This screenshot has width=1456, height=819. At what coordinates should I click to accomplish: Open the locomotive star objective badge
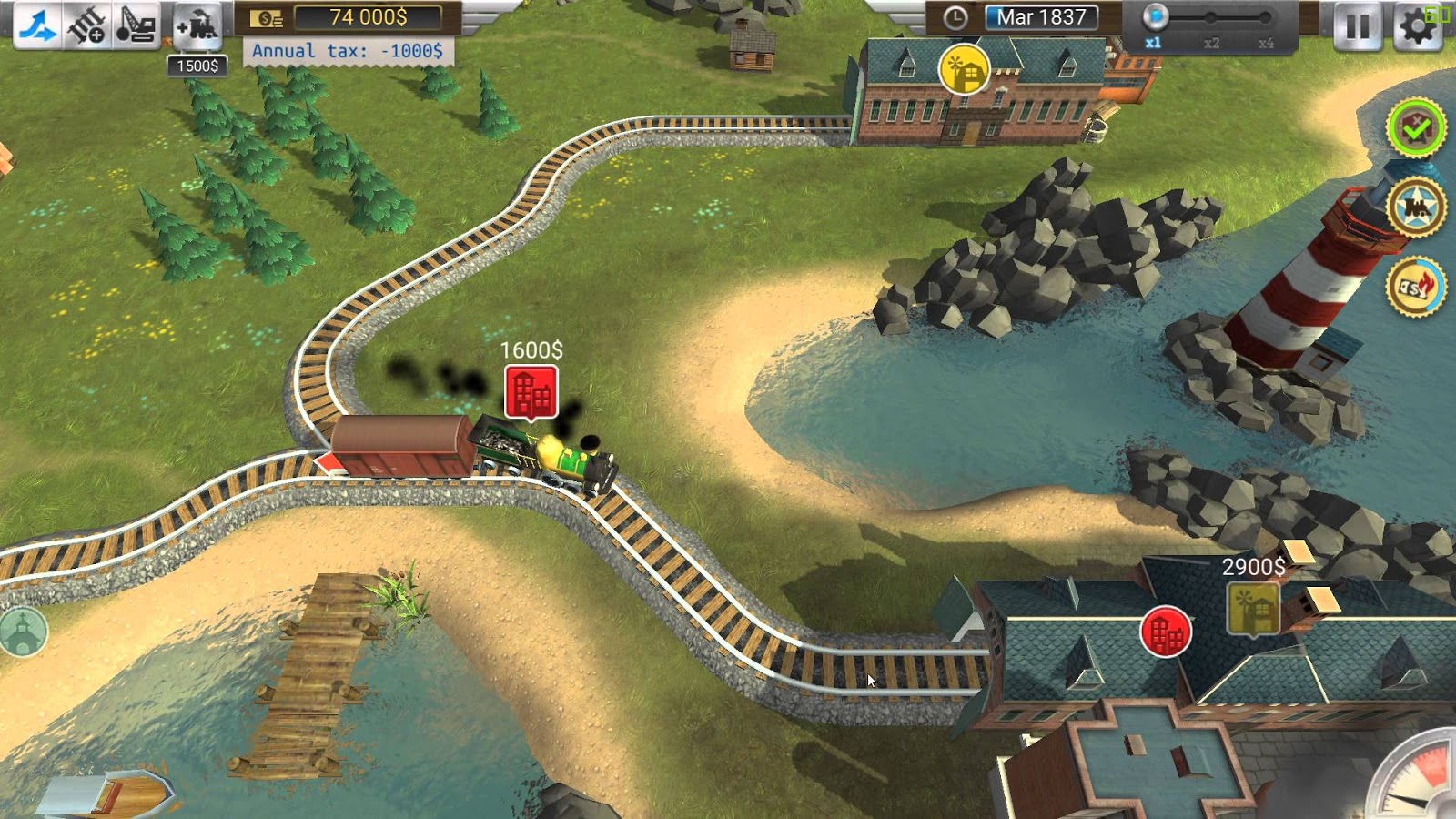point(1416,208)
